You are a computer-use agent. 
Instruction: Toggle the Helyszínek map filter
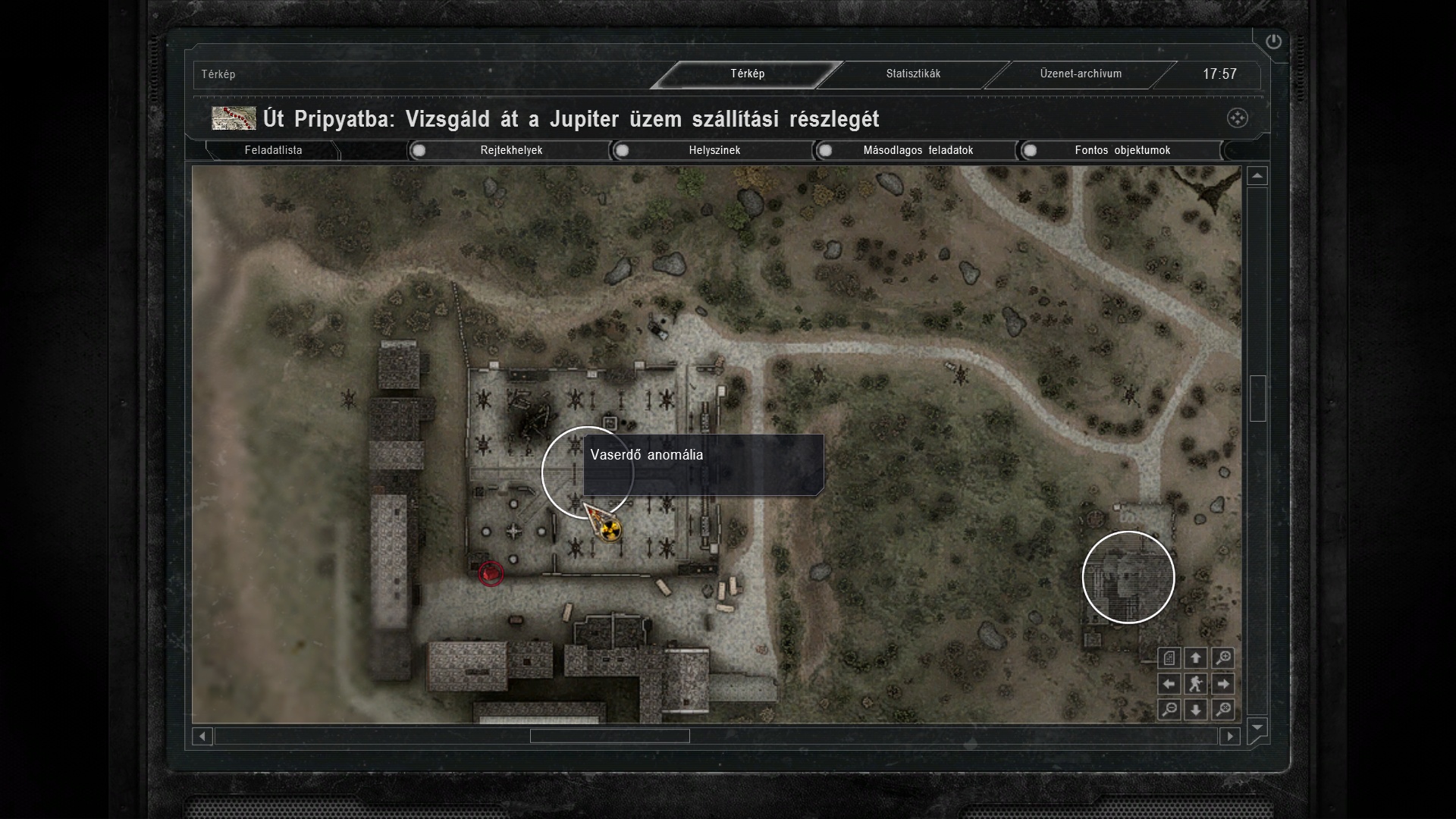point(623,150)
